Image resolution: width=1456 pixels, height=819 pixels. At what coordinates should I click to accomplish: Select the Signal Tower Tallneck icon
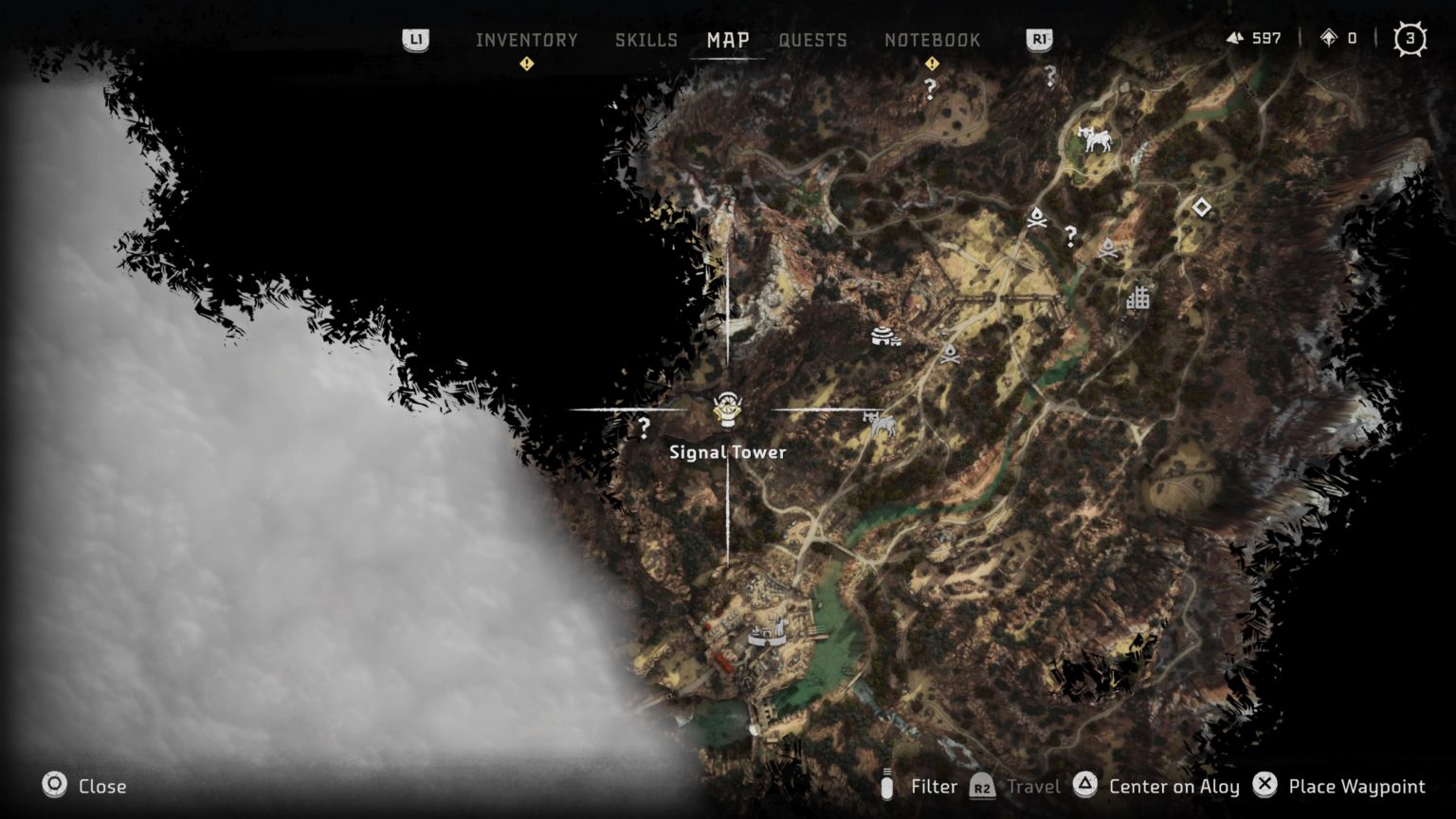coord(726,409)
